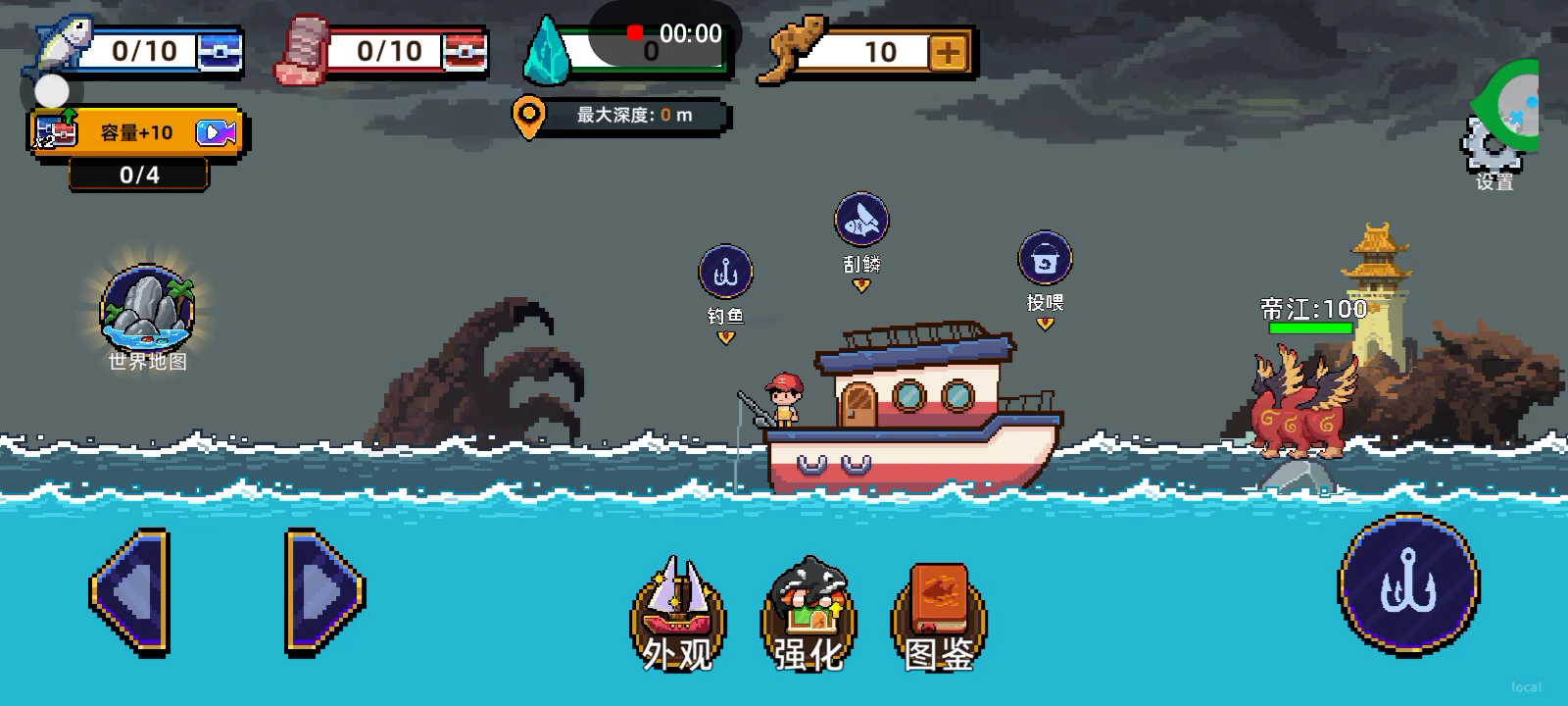Watch ad for 容量+10 capacity bonus
Screen dimensions: 1568x706
pos(137,132)
